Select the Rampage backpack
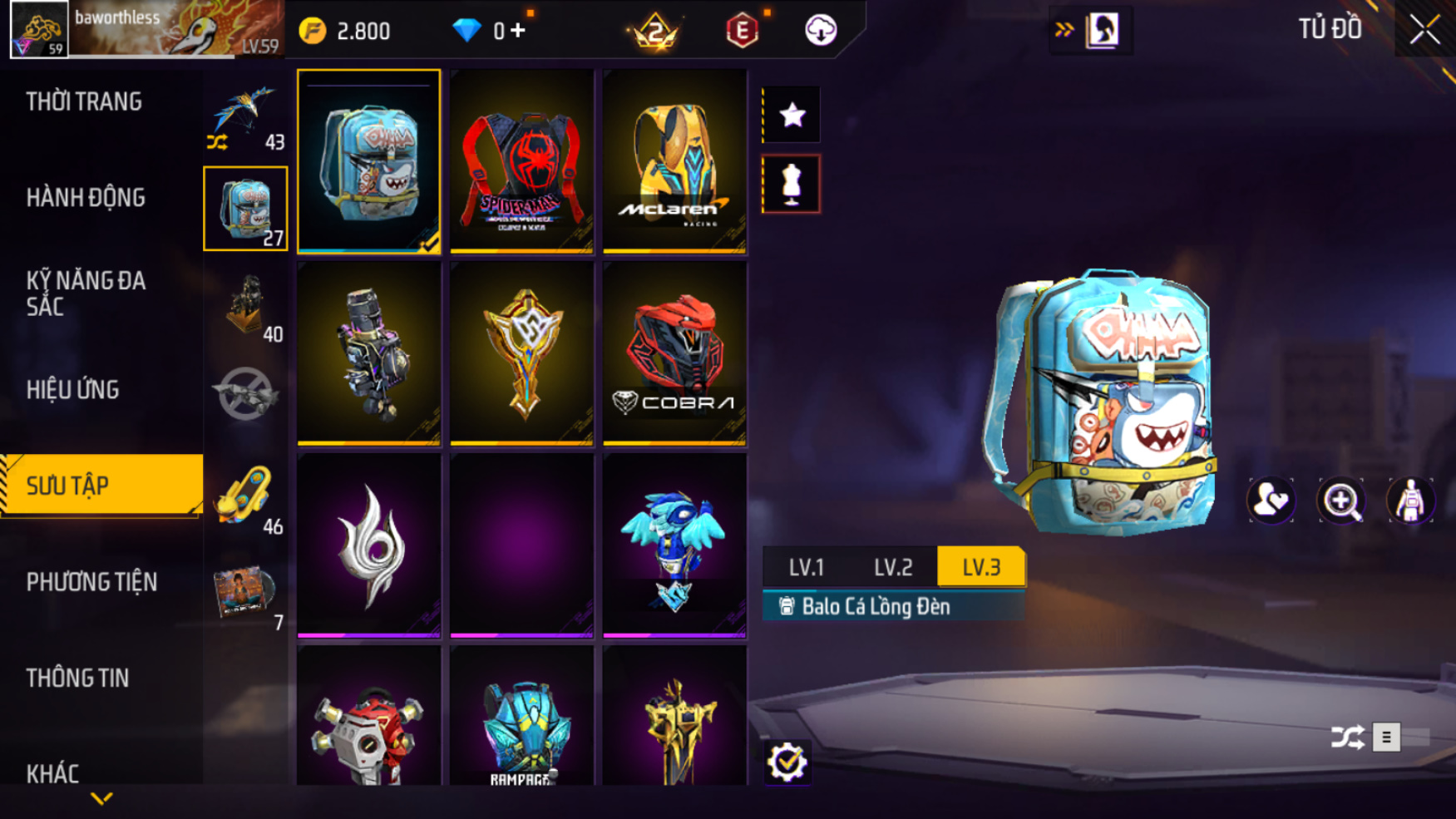Image resolution: width=1456 pixels, height=819 pixels. (521, 719)
